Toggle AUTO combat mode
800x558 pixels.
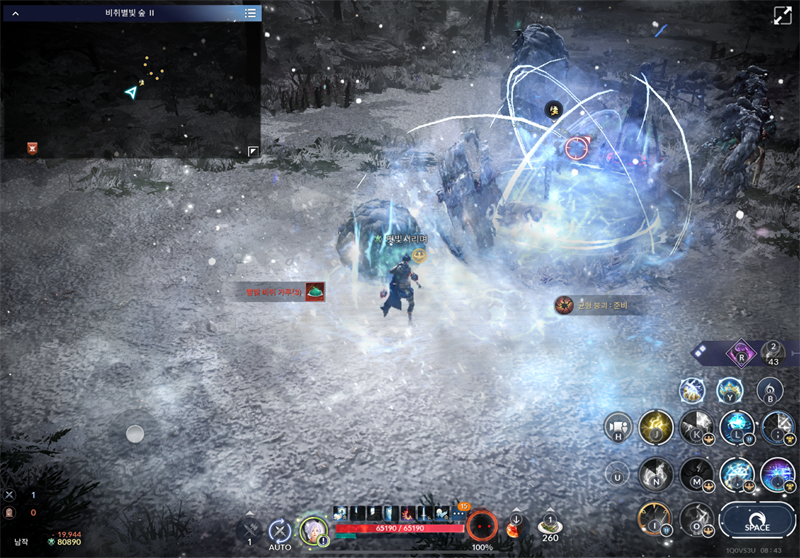280,532
